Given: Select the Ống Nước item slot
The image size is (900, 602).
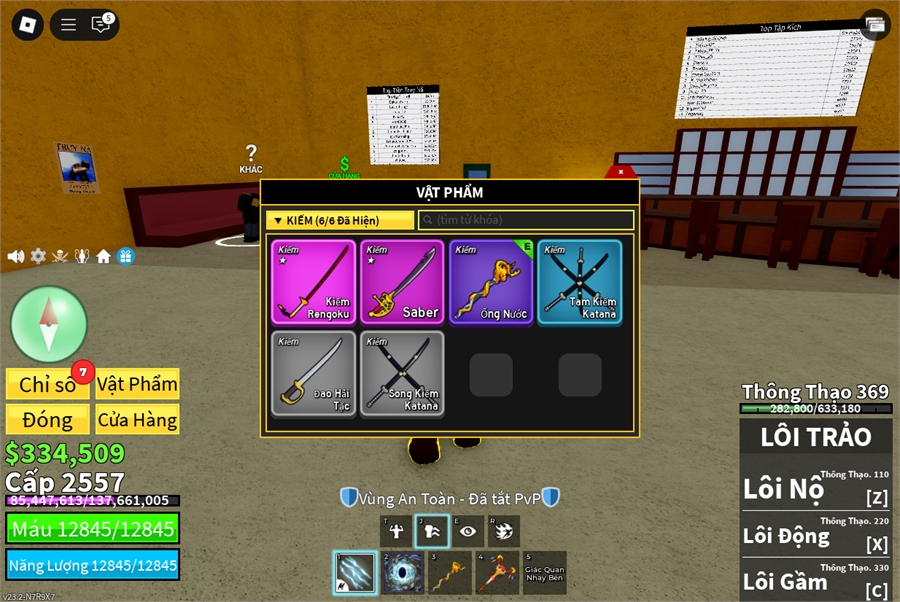Looking at the screenshot, I should tap(491, 282).
